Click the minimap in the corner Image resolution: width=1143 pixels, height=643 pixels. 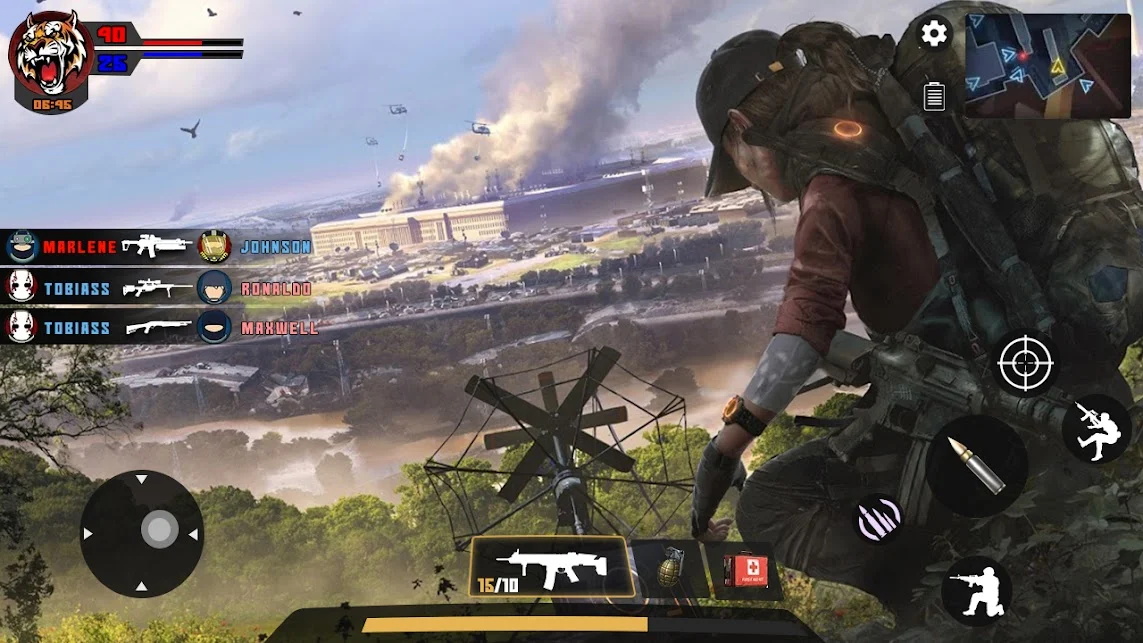1047,66
